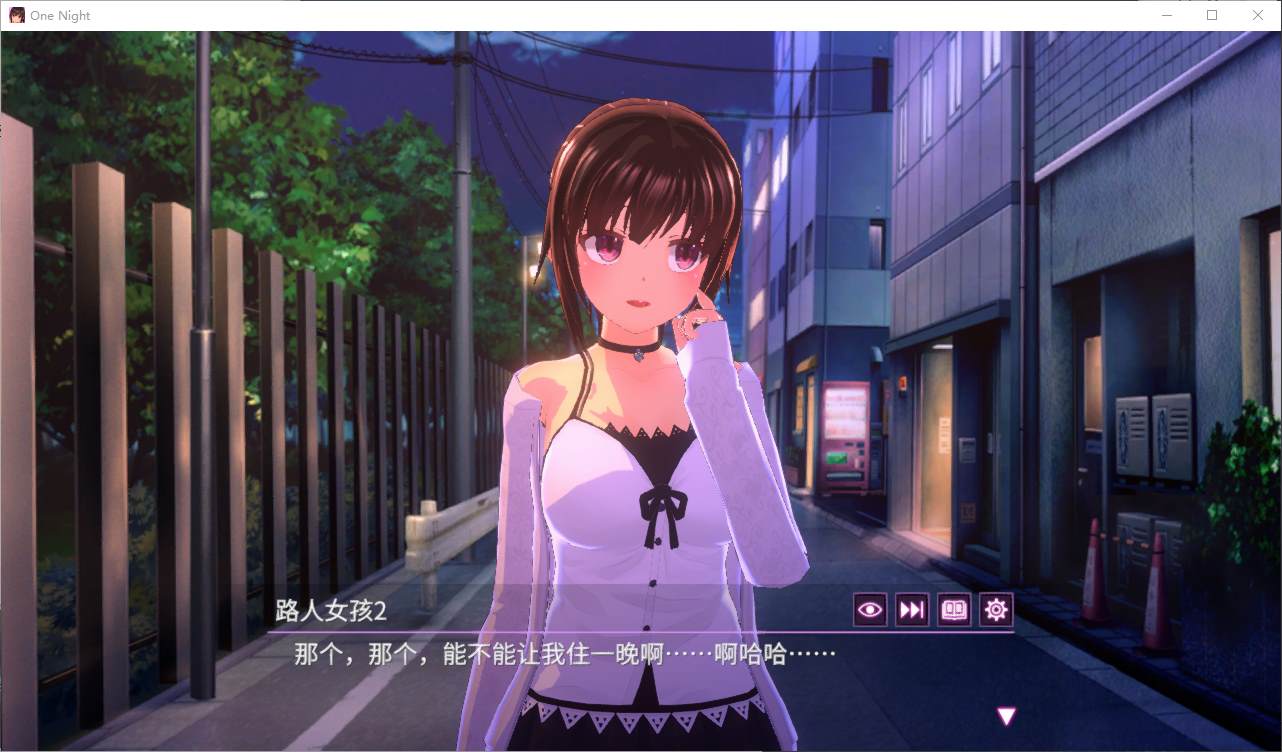
Task: Maximize the game window
Action: 1211,15
